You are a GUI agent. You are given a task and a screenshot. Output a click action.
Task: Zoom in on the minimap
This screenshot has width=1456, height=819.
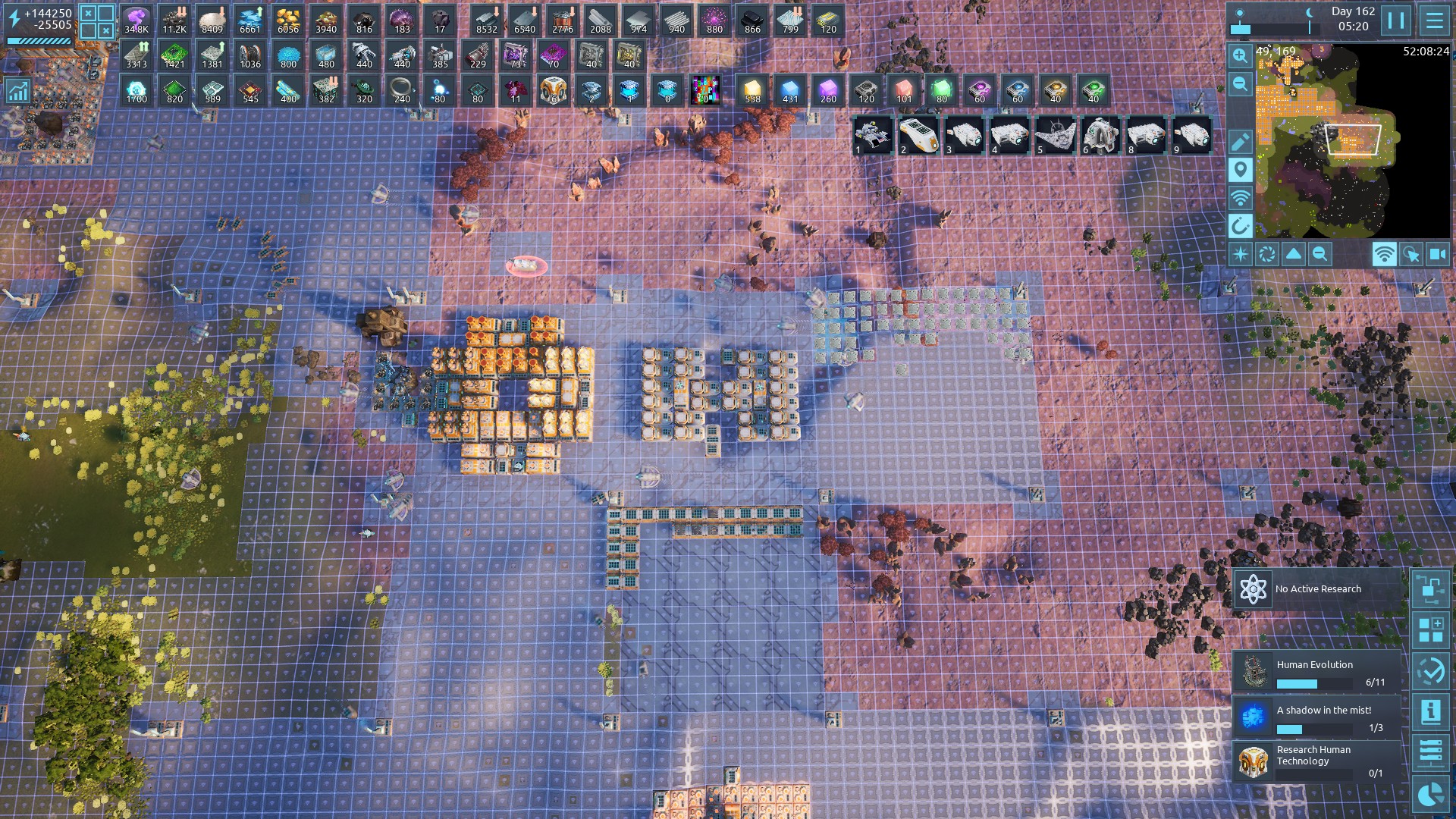pyautogui.click(x=1240, y=56)
